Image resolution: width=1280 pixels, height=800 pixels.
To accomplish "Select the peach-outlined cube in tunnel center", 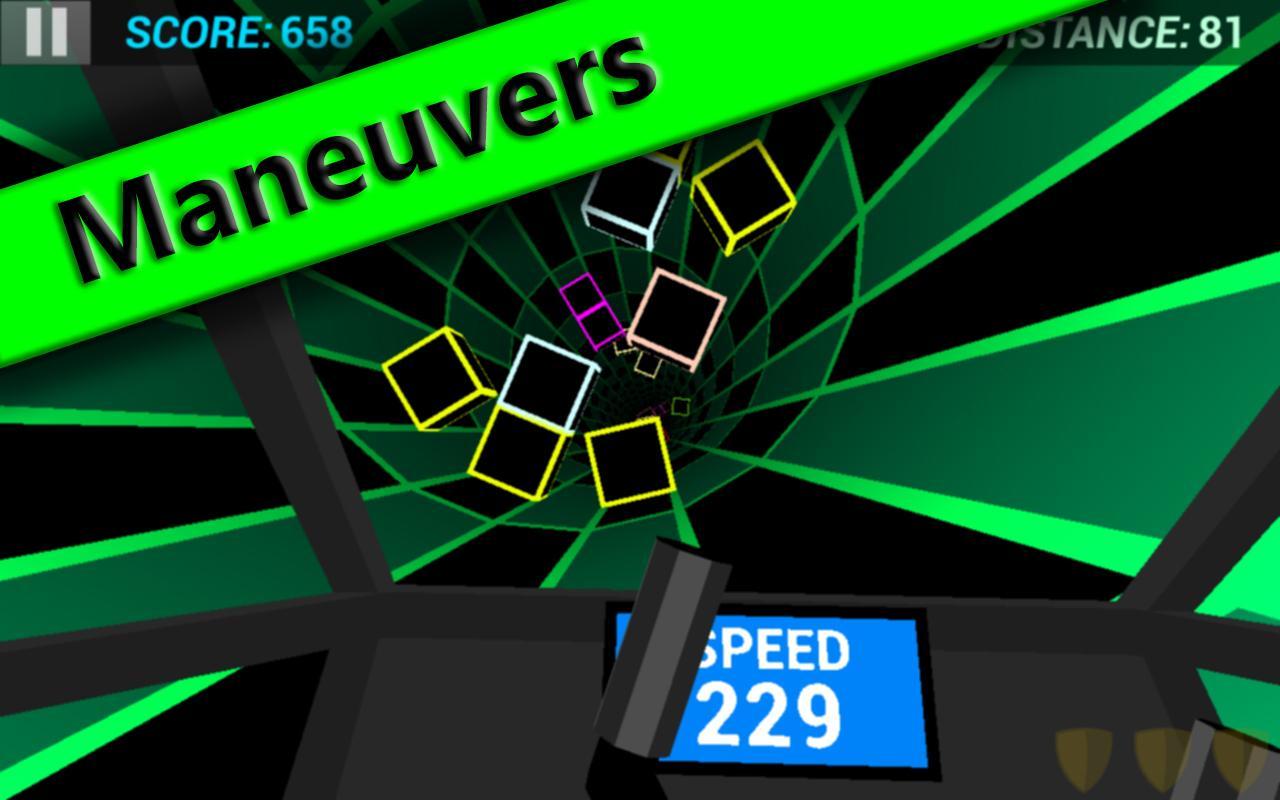I will (x=678, y=317).
